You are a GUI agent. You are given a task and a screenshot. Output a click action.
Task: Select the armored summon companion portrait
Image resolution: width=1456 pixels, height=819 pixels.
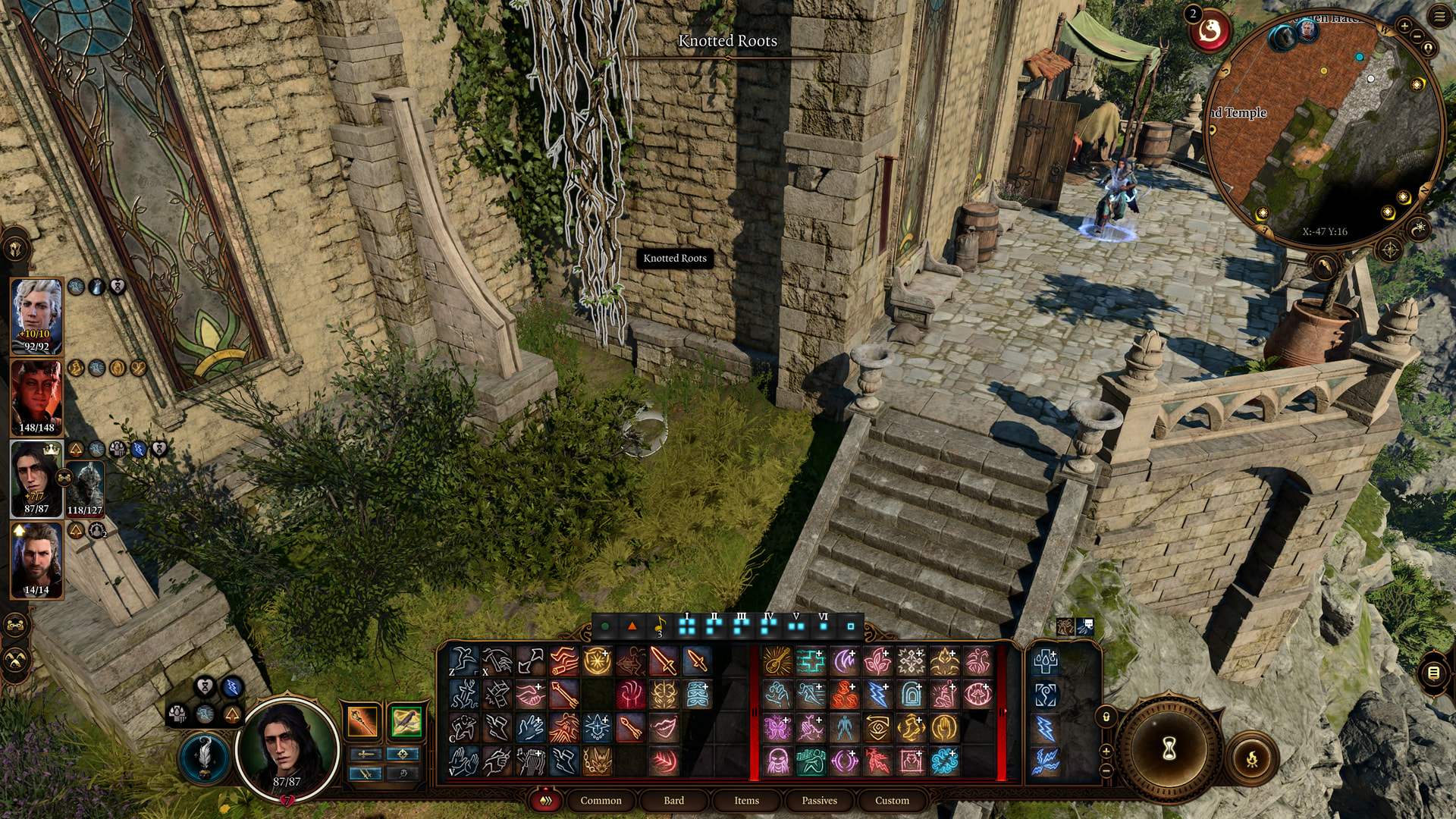(84, 485)
